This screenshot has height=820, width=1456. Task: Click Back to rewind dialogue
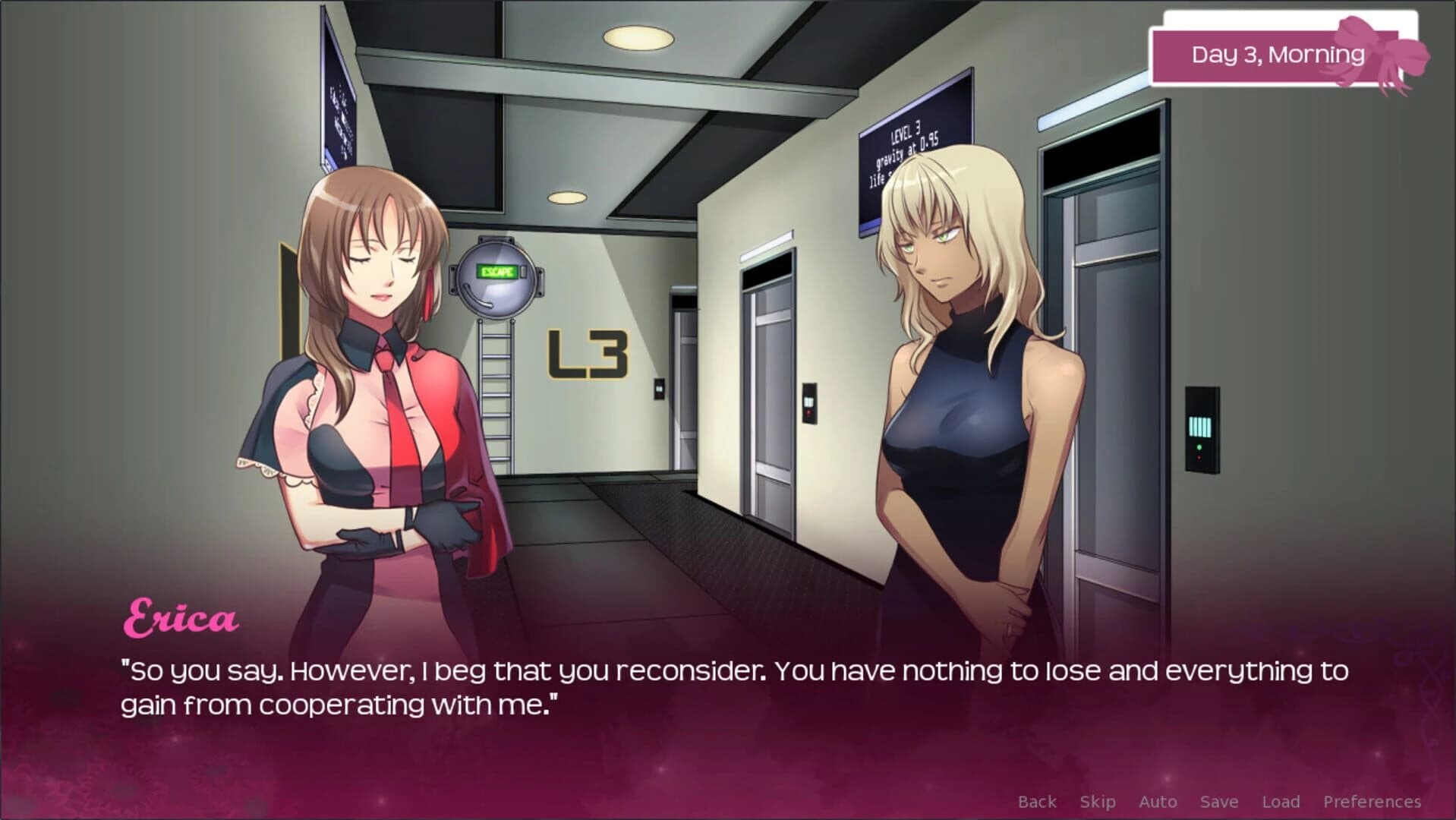[x=1037, y=801]
